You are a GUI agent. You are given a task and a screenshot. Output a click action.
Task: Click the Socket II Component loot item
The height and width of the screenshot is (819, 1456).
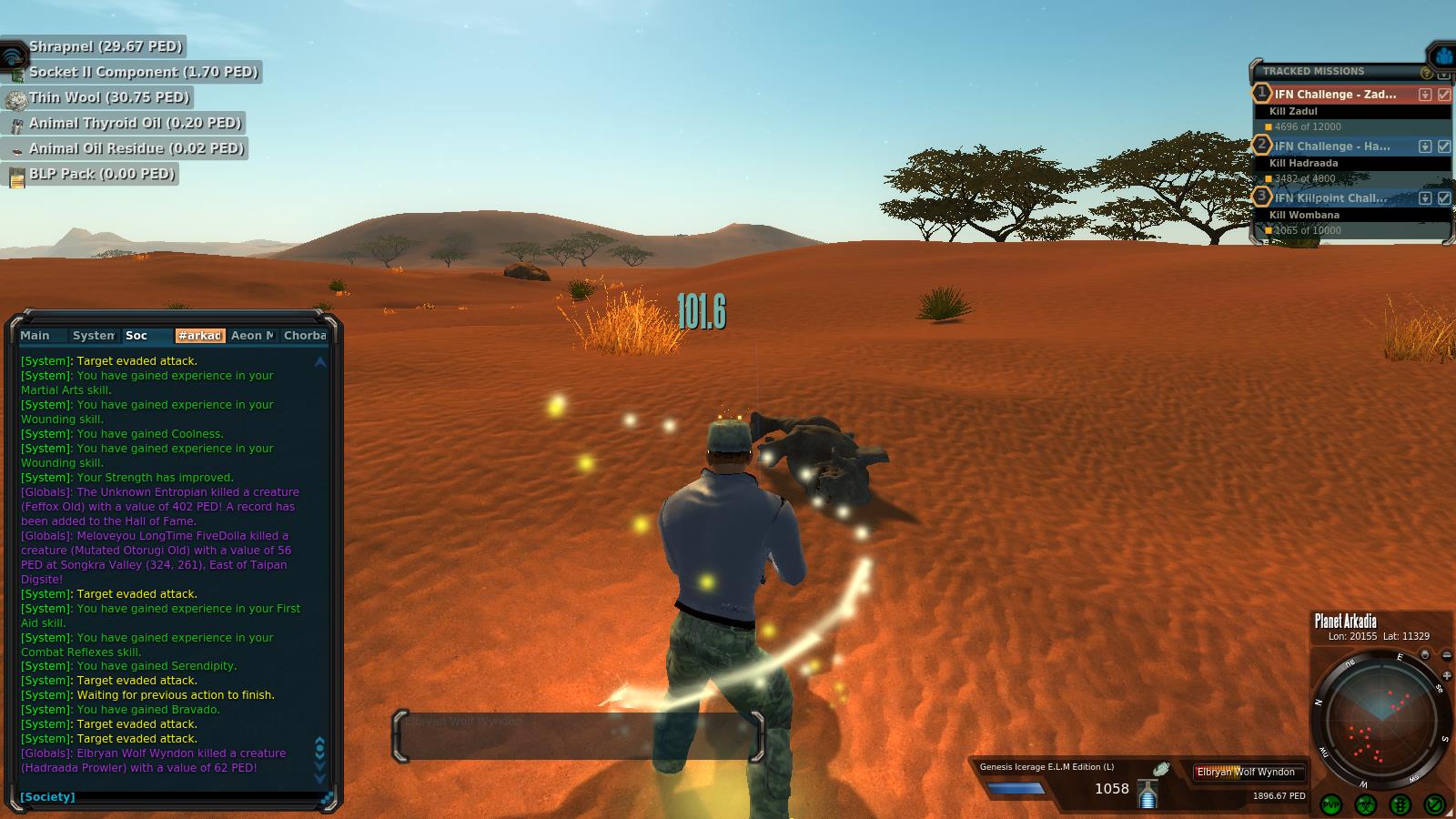[x=143, y=72]
